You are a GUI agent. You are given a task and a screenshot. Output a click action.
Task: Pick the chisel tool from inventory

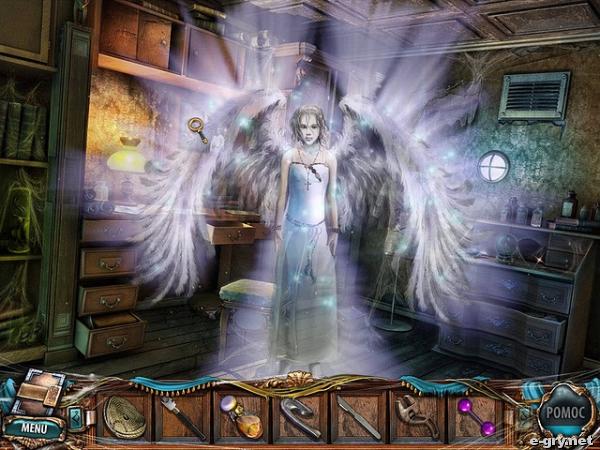pyautogui.click(x=181, y=416)
